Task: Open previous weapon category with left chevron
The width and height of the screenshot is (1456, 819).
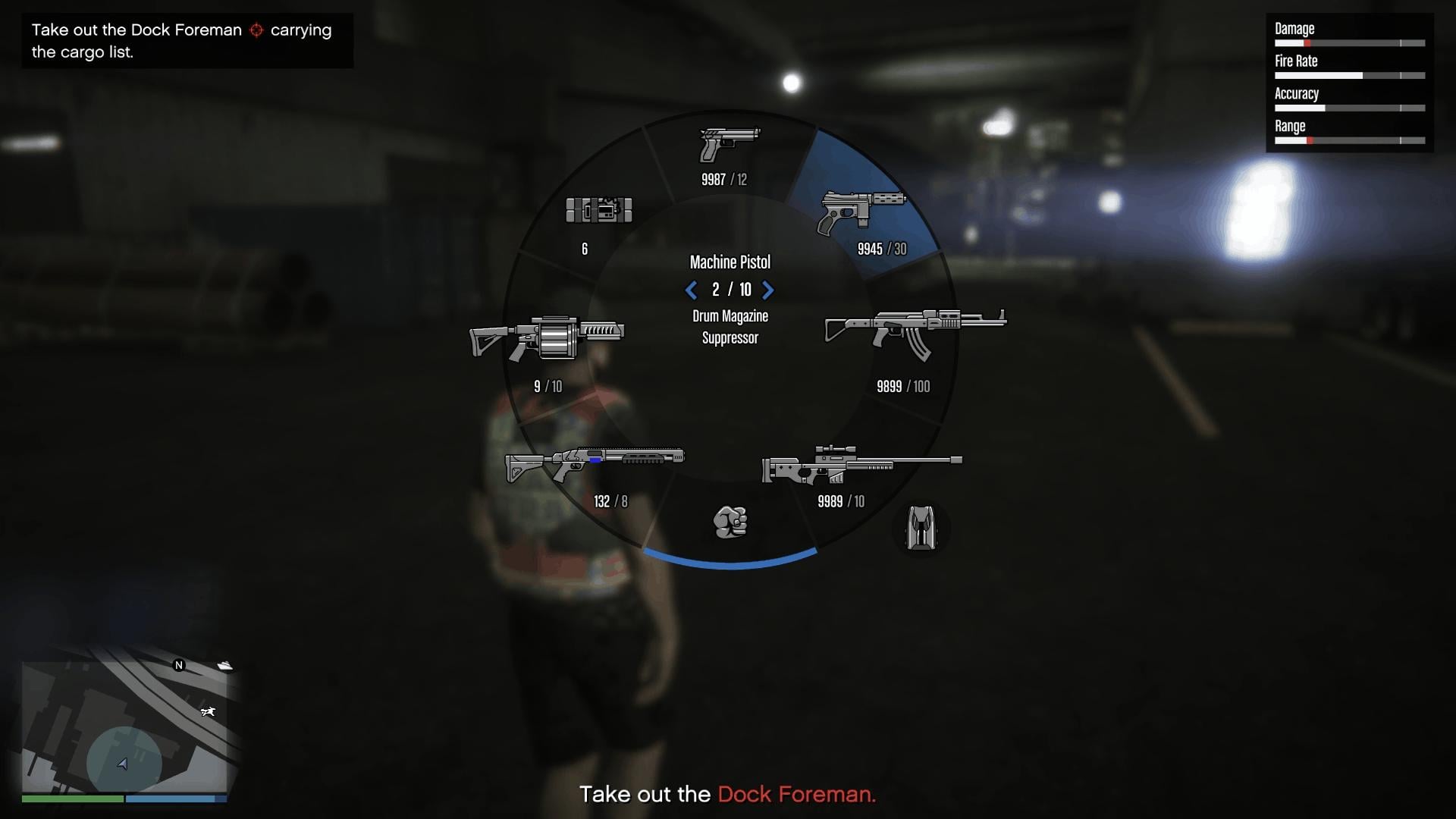Action: tap(691, 290)
